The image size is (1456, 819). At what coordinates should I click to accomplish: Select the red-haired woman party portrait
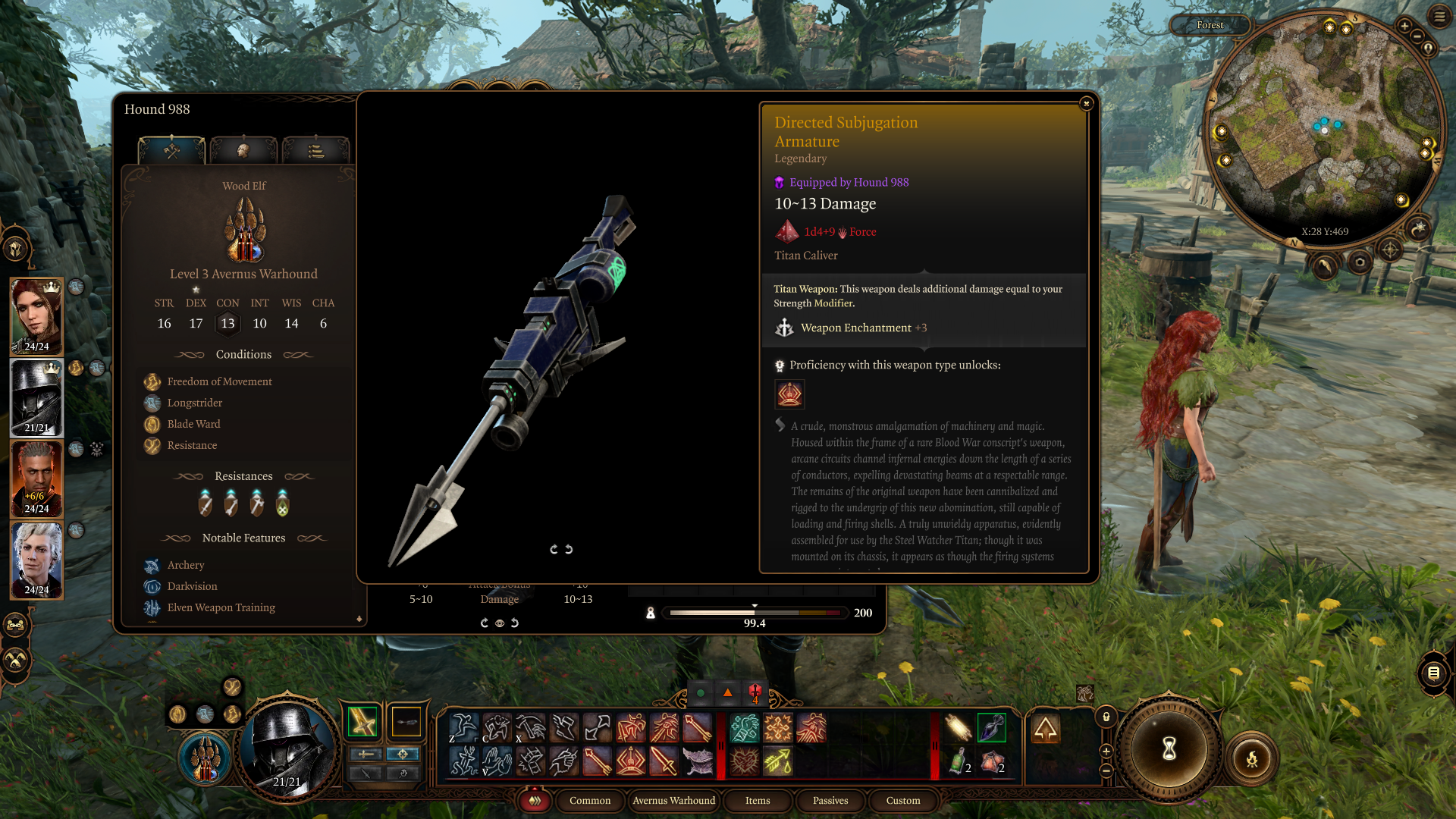click(x=36, y=316)
